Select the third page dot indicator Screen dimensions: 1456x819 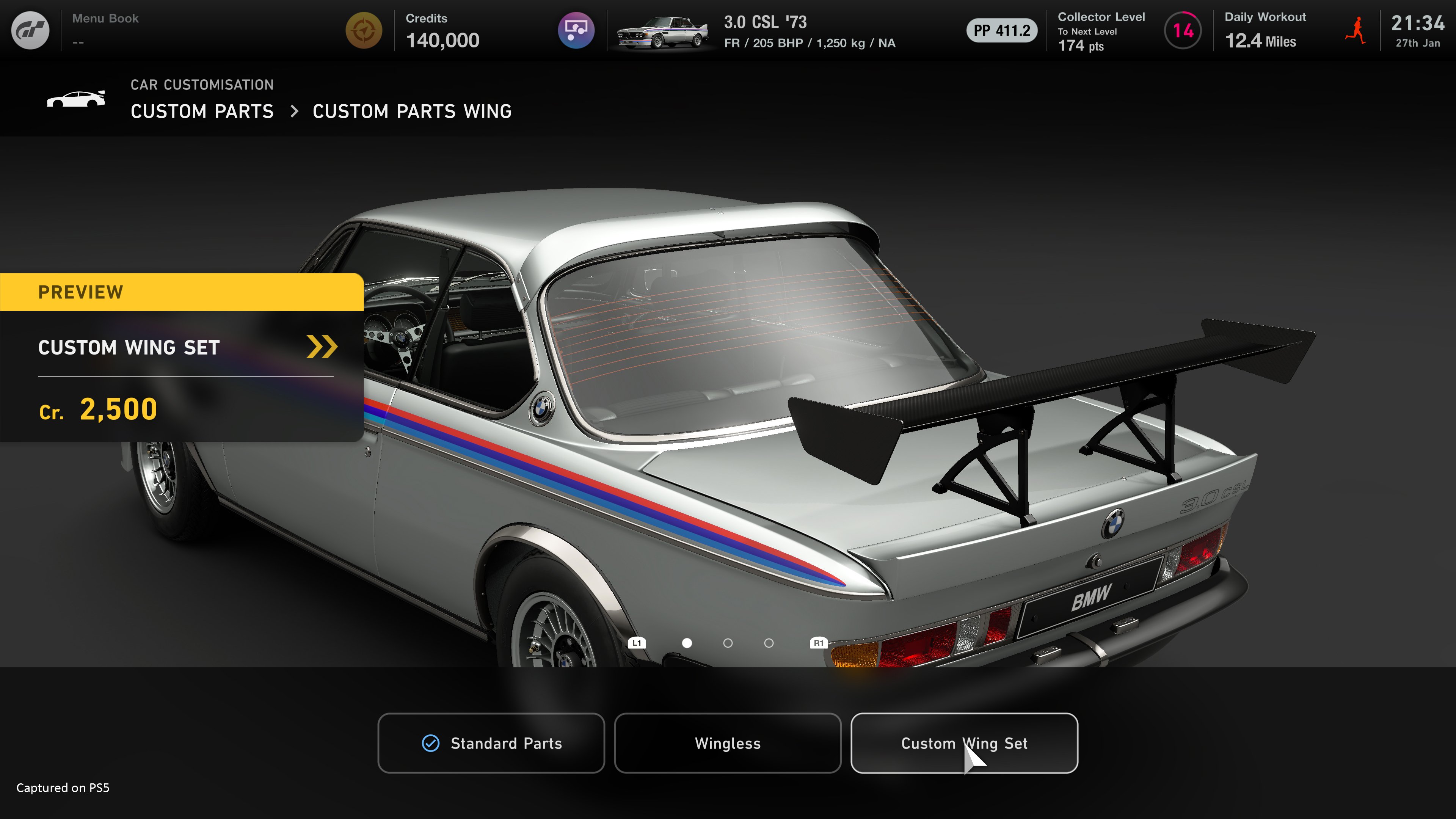tap(769, 643)
